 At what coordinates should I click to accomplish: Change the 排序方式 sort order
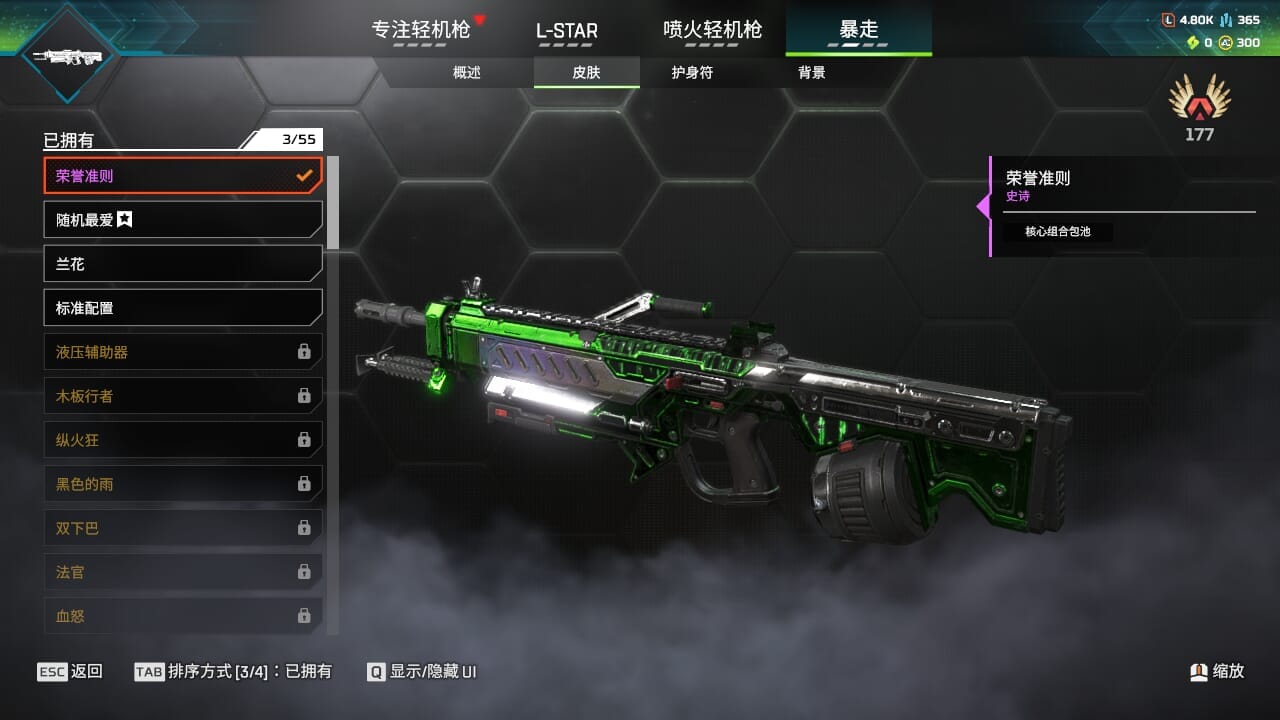[x=233, y=672]
